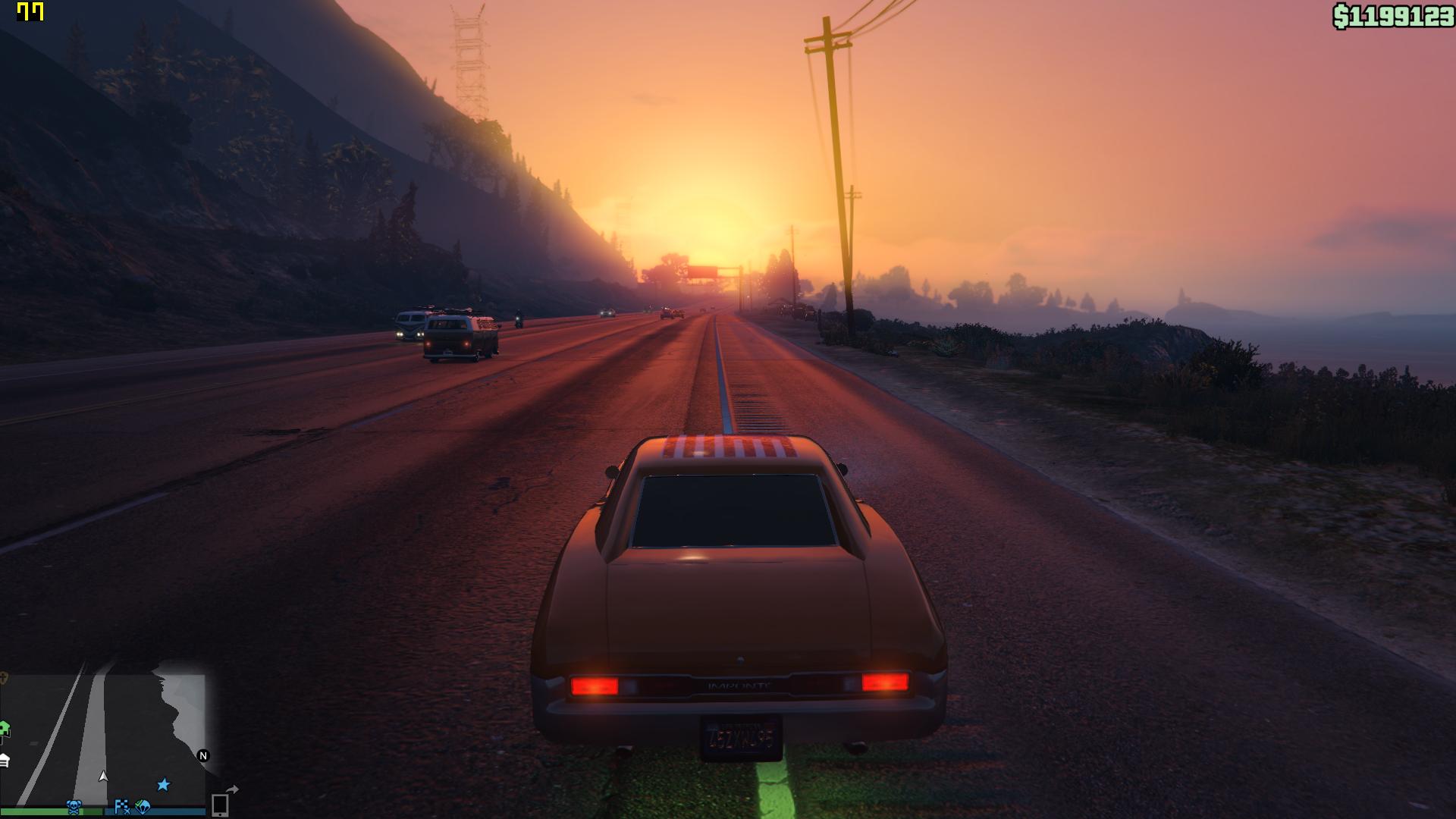The height and width of the screenshot is (819, 1456).
Task: Click the blue skull blip on minimap
Action: pyautogui.click(x=74, y=807)
